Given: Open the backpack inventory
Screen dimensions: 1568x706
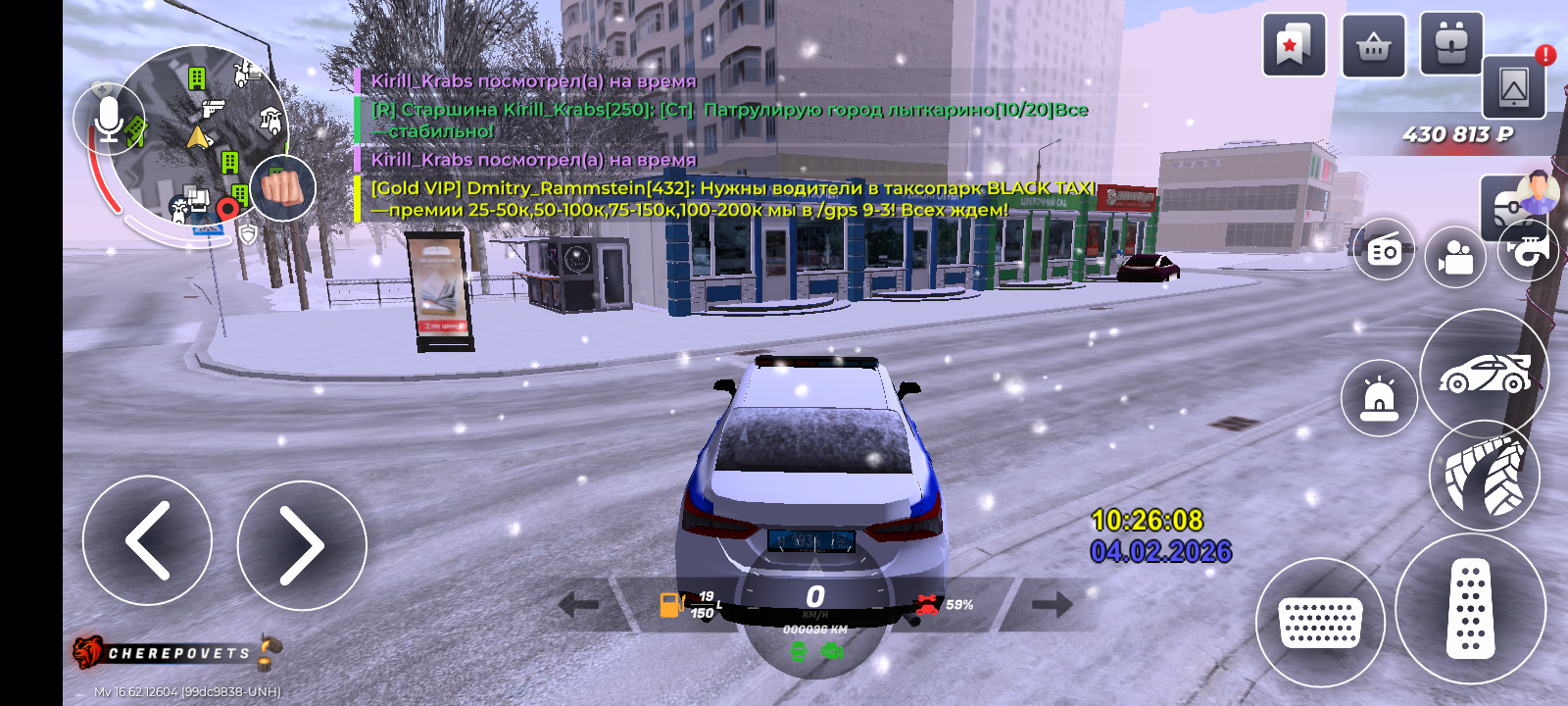Looking at the screenshot, I should [x=1451, y=45].
